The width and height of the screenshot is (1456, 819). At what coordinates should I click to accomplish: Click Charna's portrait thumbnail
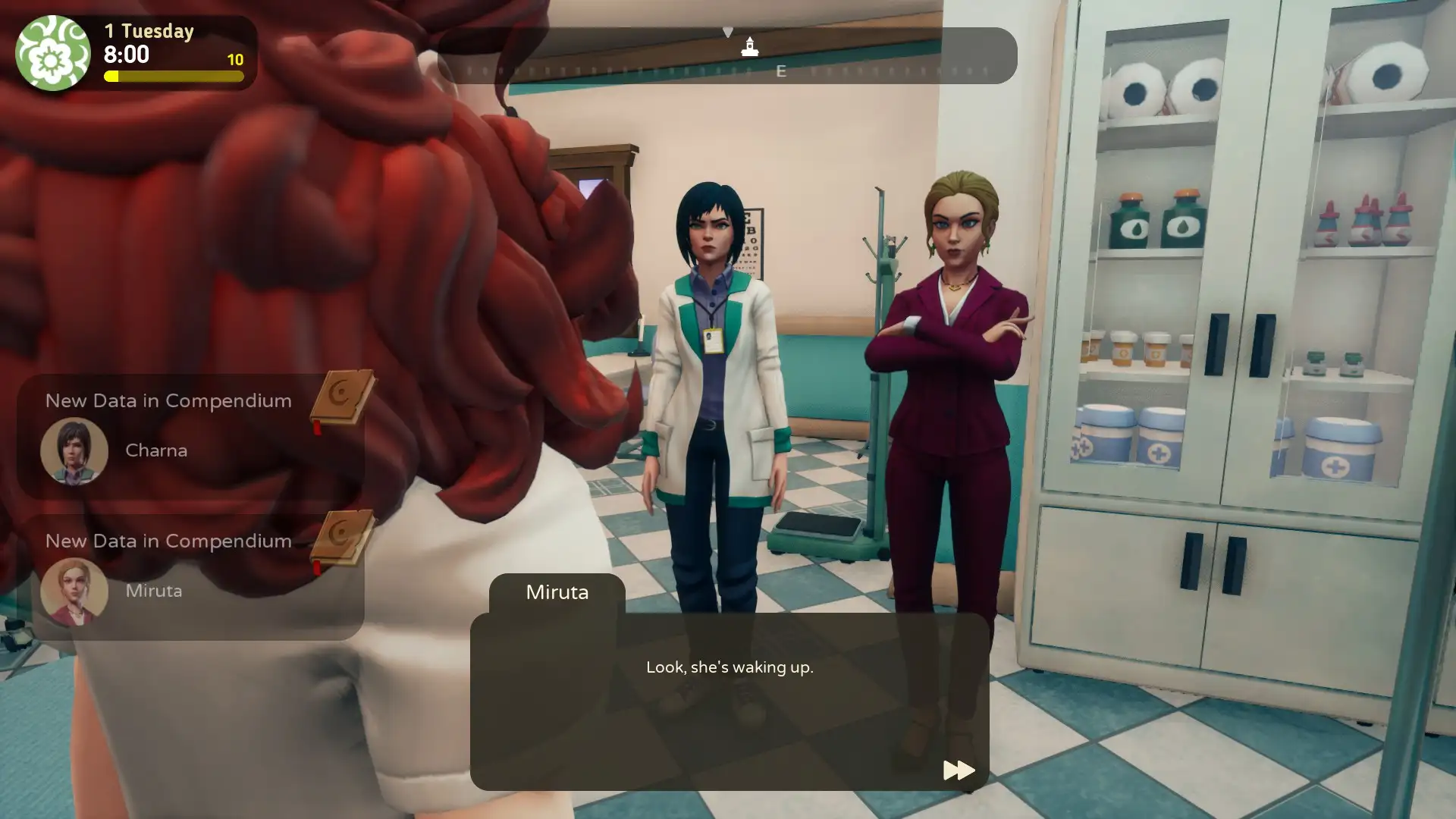(x=74, y=451)
